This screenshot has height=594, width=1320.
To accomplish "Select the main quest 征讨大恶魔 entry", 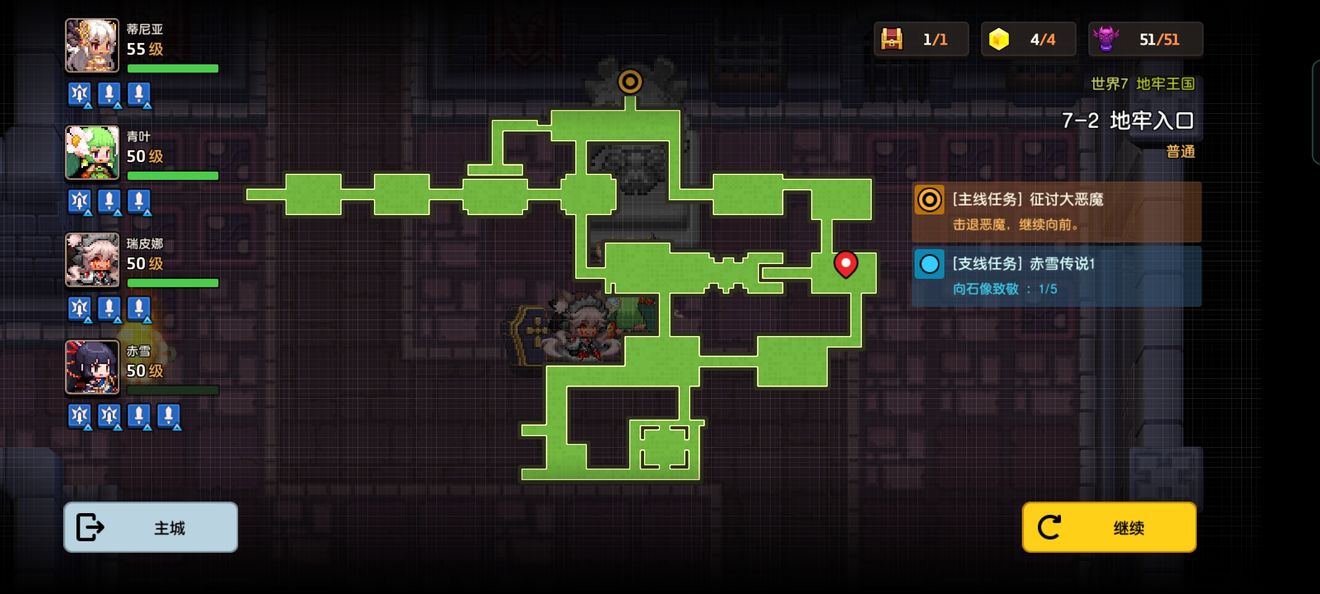I will pyautogui.click(x=1056, y=211).
